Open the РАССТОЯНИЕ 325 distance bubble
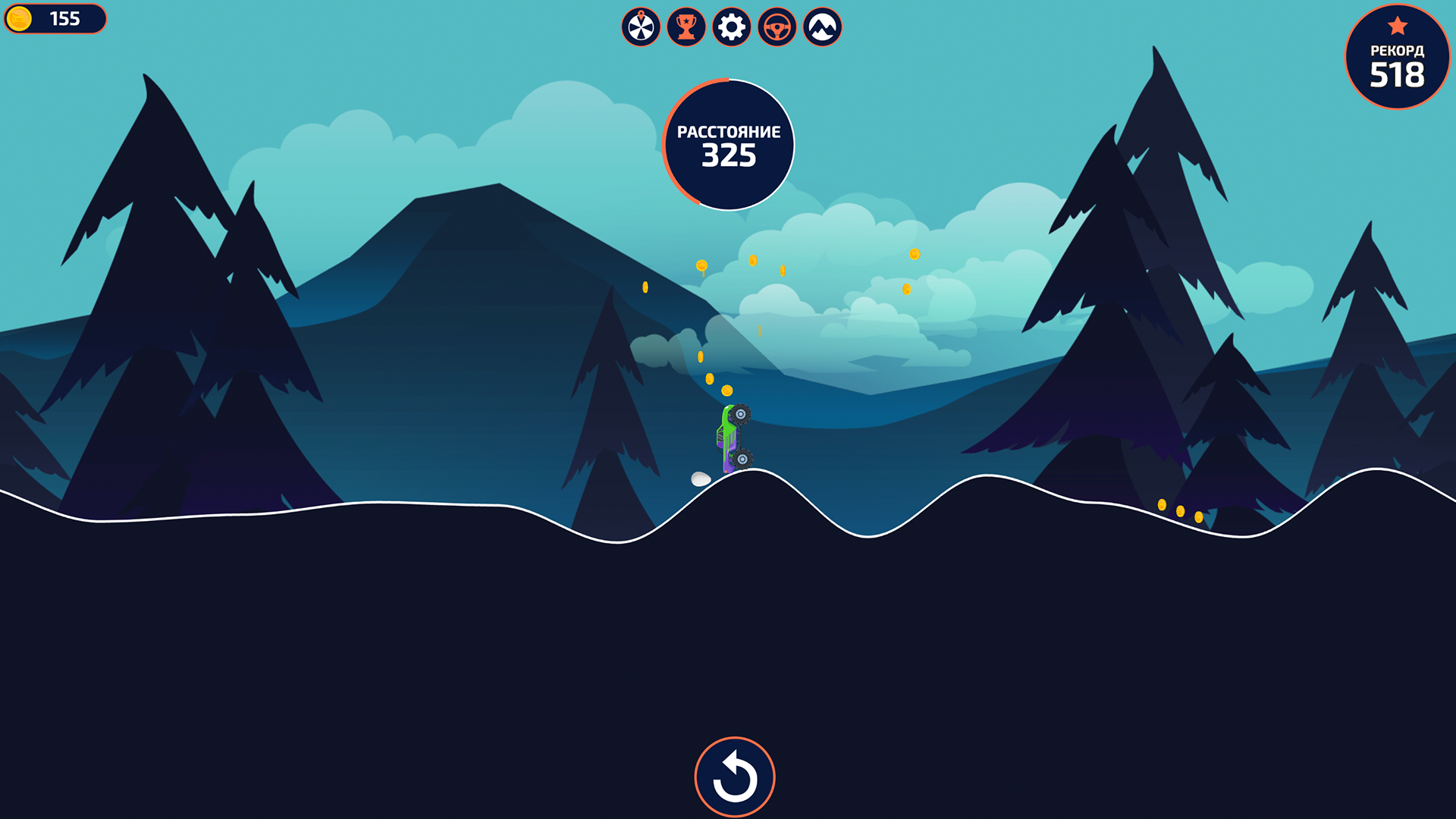This screenshot has width=1456, height=819. pyautogui.click(x=729, y=144)
